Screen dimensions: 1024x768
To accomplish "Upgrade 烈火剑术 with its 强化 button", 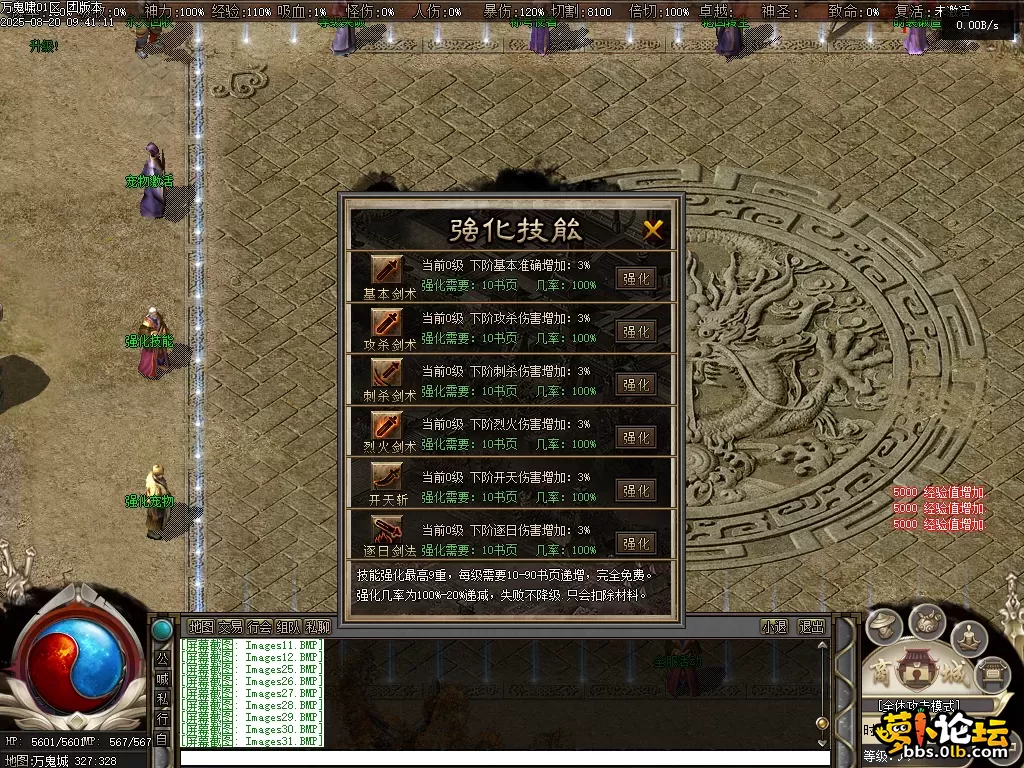I will [636, 437].
